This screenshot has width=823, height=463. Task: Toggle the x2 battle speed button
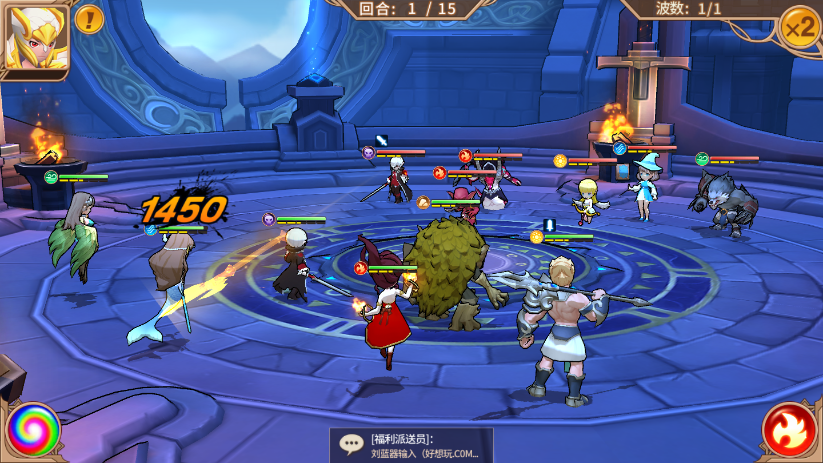(x=799, y=26)
